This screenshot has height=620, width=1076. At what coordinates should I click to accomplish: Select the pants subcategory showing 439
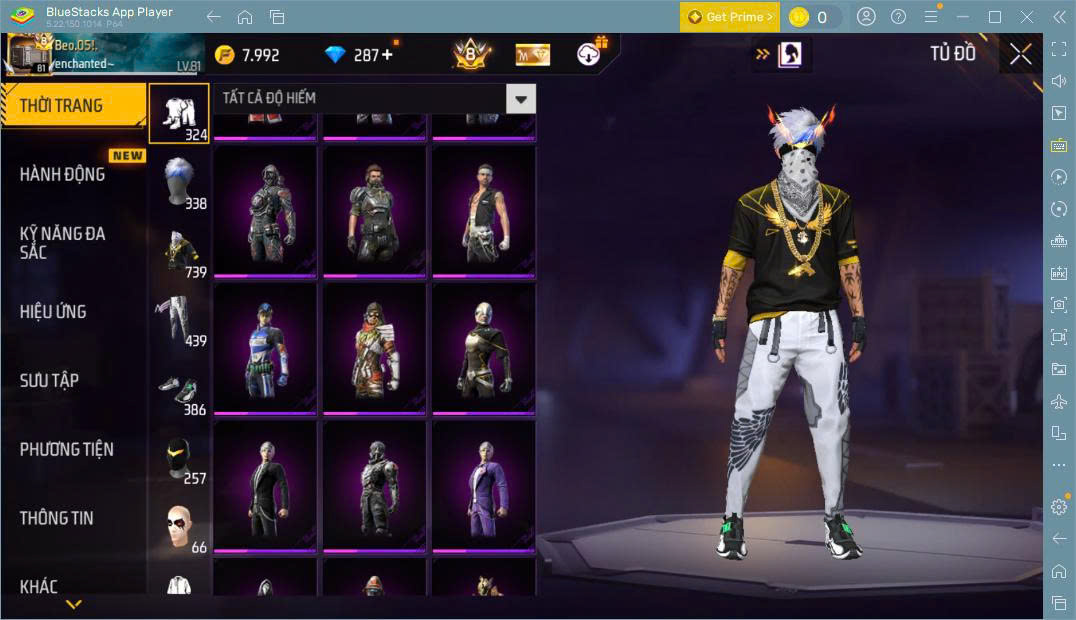pyautogui.click(x=180, y=320)
